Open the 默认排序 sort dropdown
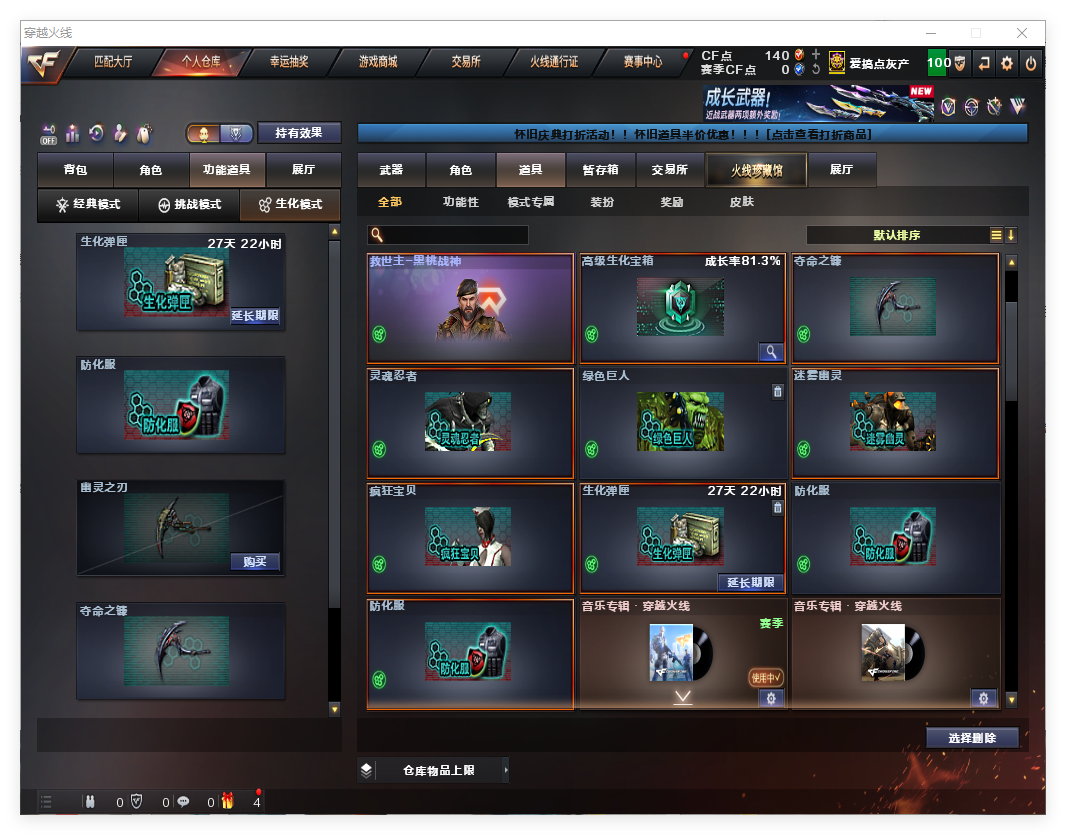This screenshot has height=835, width=1066. (896, 236)
